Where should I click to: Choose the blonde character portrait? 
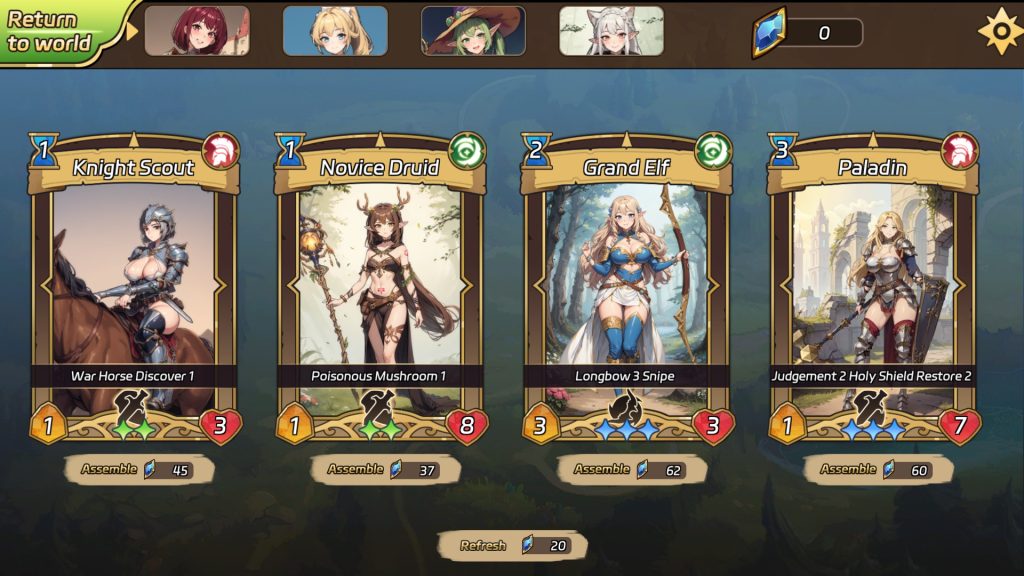(335, 31)
